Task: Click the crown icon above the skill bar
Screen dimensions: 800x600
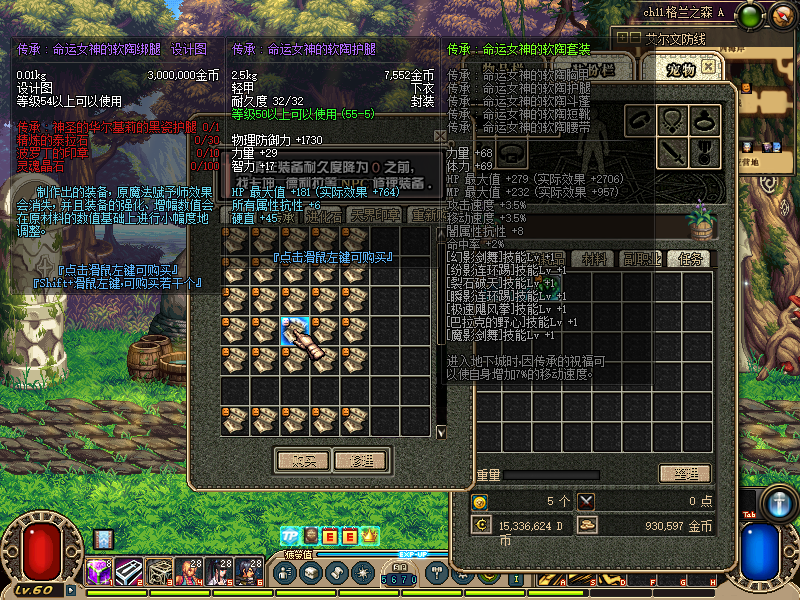Action: pos(368,537)
